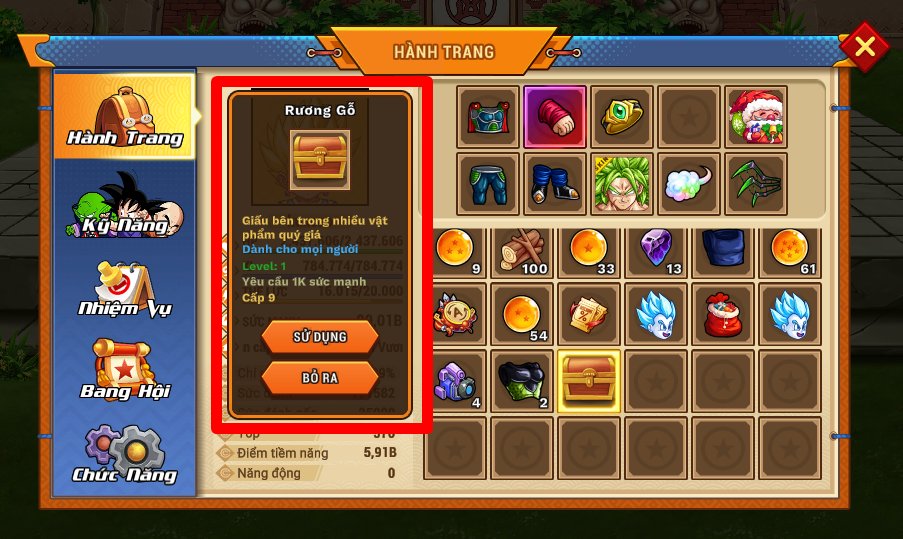The height and width of the screenshot is (539, 903).
Task: Go to the Bang Hội tab
Action: point(123,370)
